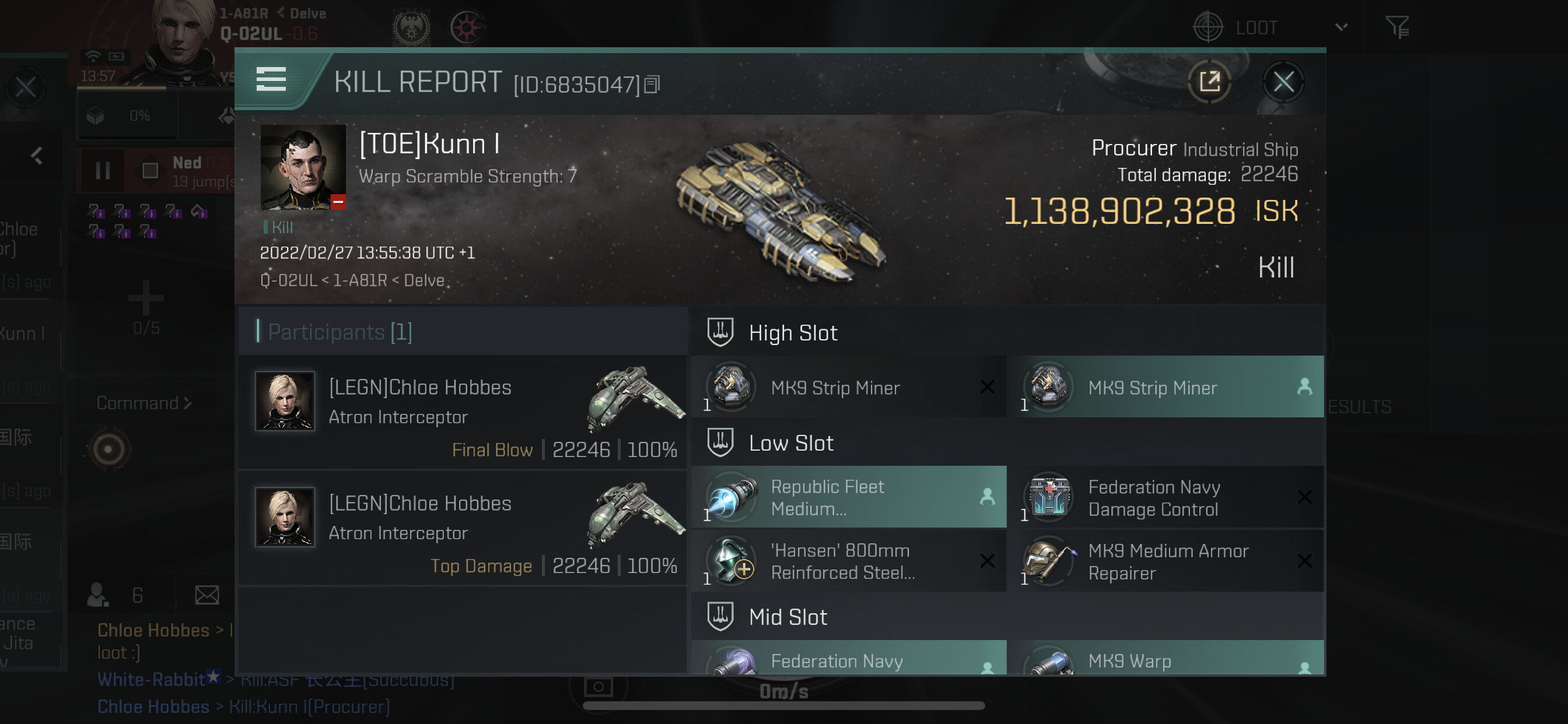
Task: Stop the autopilot to Ned
Action: coord(150,171)
